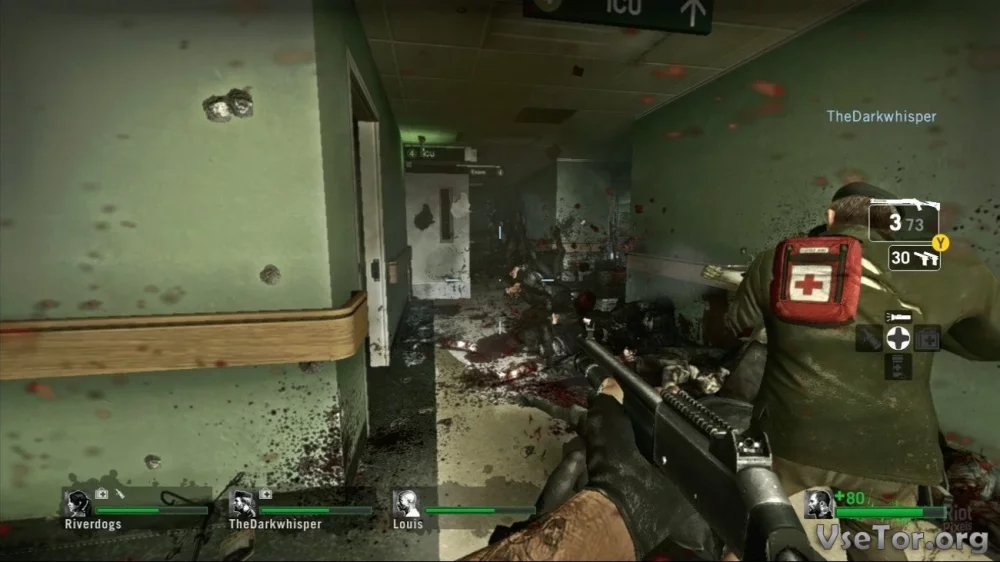Viewport: 1000px width, 562px height.
Task: Toggle the flashlight icon
Action: (899, 317)
